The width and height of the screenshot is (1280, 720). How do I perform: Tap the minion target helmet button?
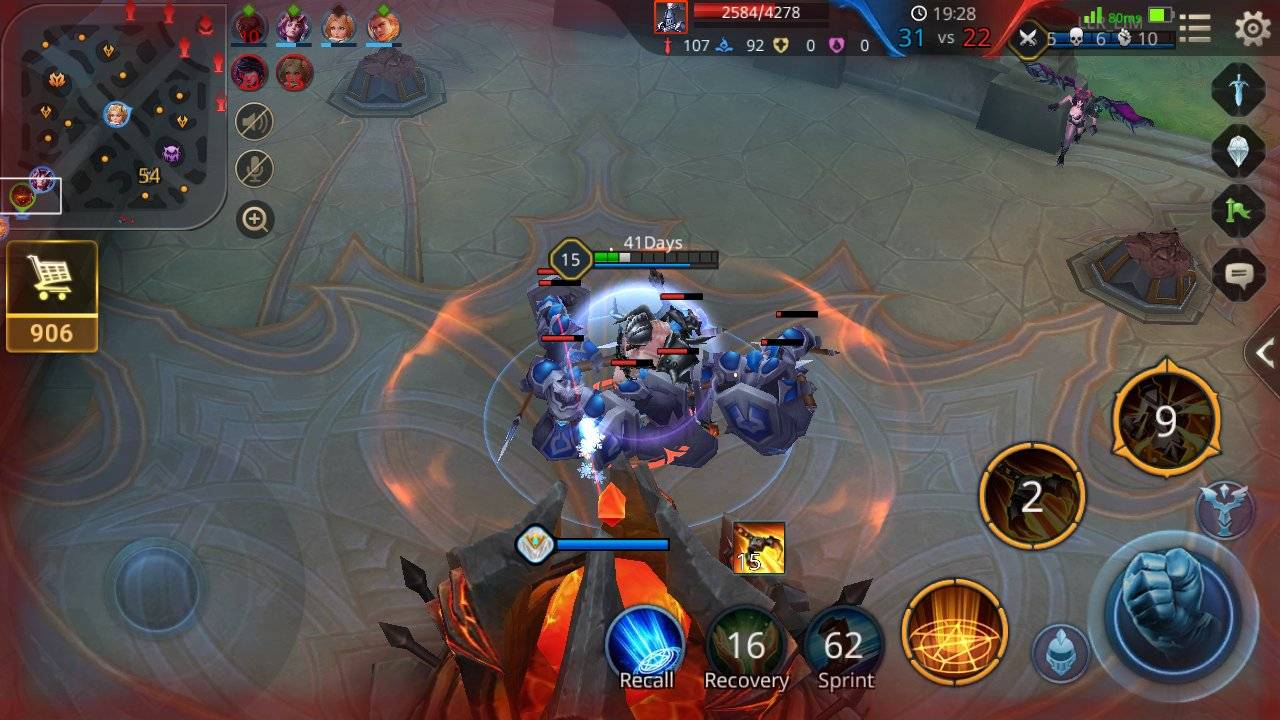pos(1060,653)
